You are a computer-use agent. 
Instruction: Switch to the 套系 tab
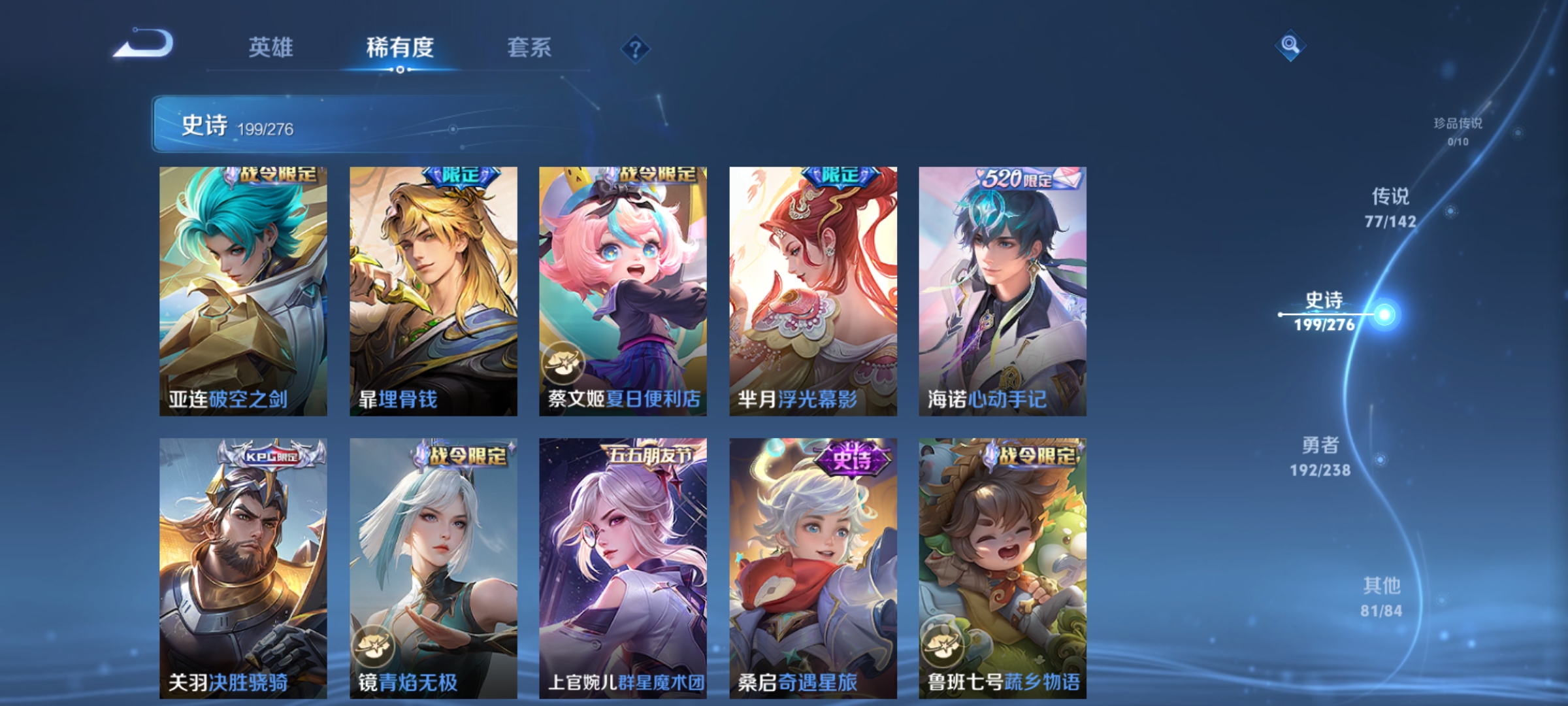pyautogui.click(x=530, y=47)
